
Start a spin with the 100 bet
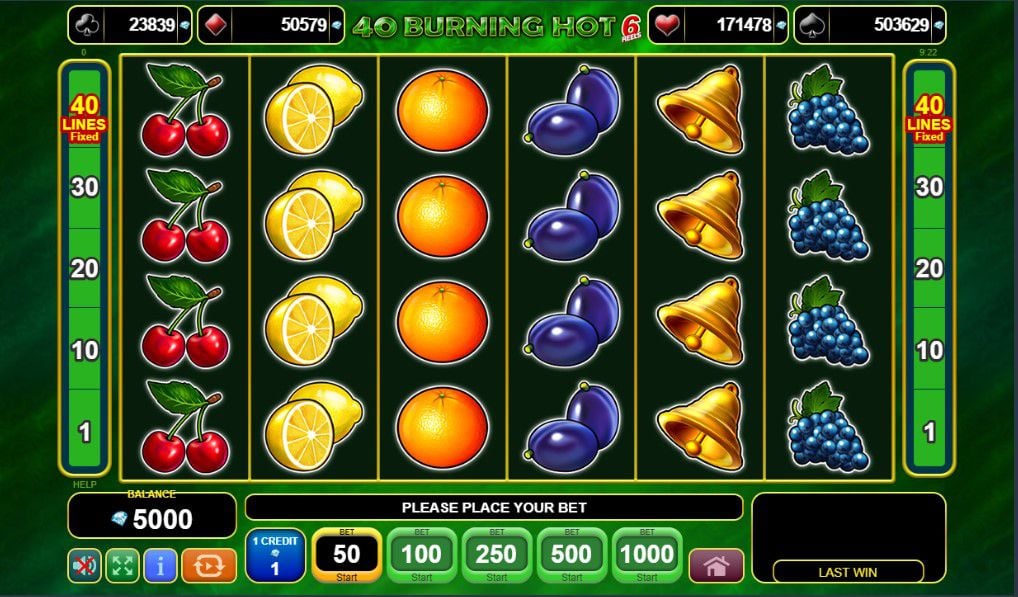tap(421, 555)
